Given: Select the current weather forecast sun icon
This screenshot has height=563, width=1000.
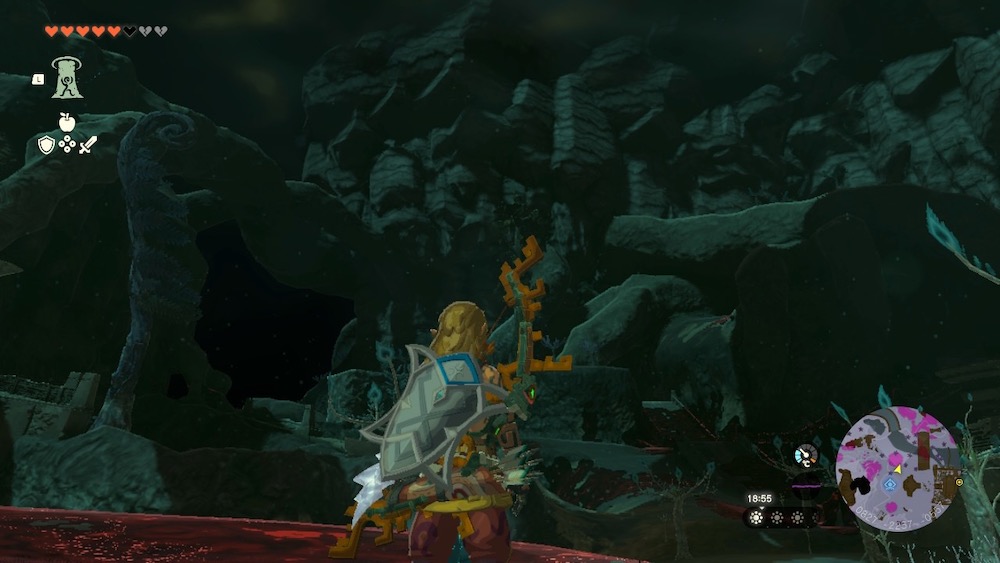Looking at the screenshot, I should [758, 518].
